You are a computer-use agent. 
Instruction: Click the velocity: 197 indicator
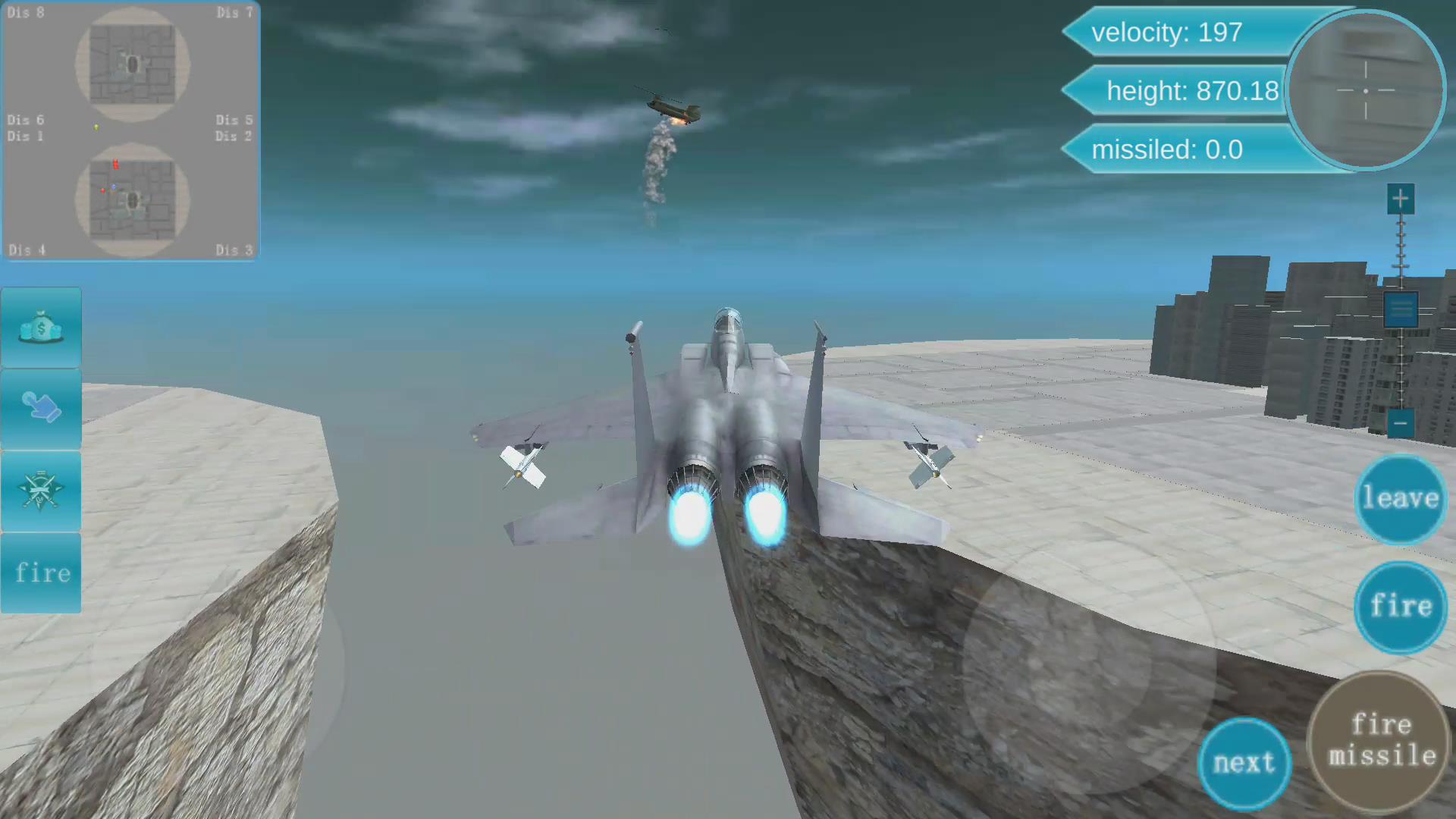[x=1168, y=33]
